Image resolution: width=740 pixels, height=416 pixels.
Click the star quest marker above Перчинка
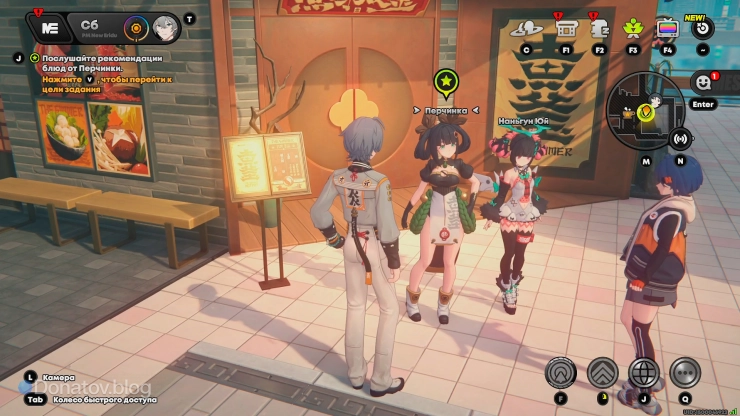coord(446,81)
